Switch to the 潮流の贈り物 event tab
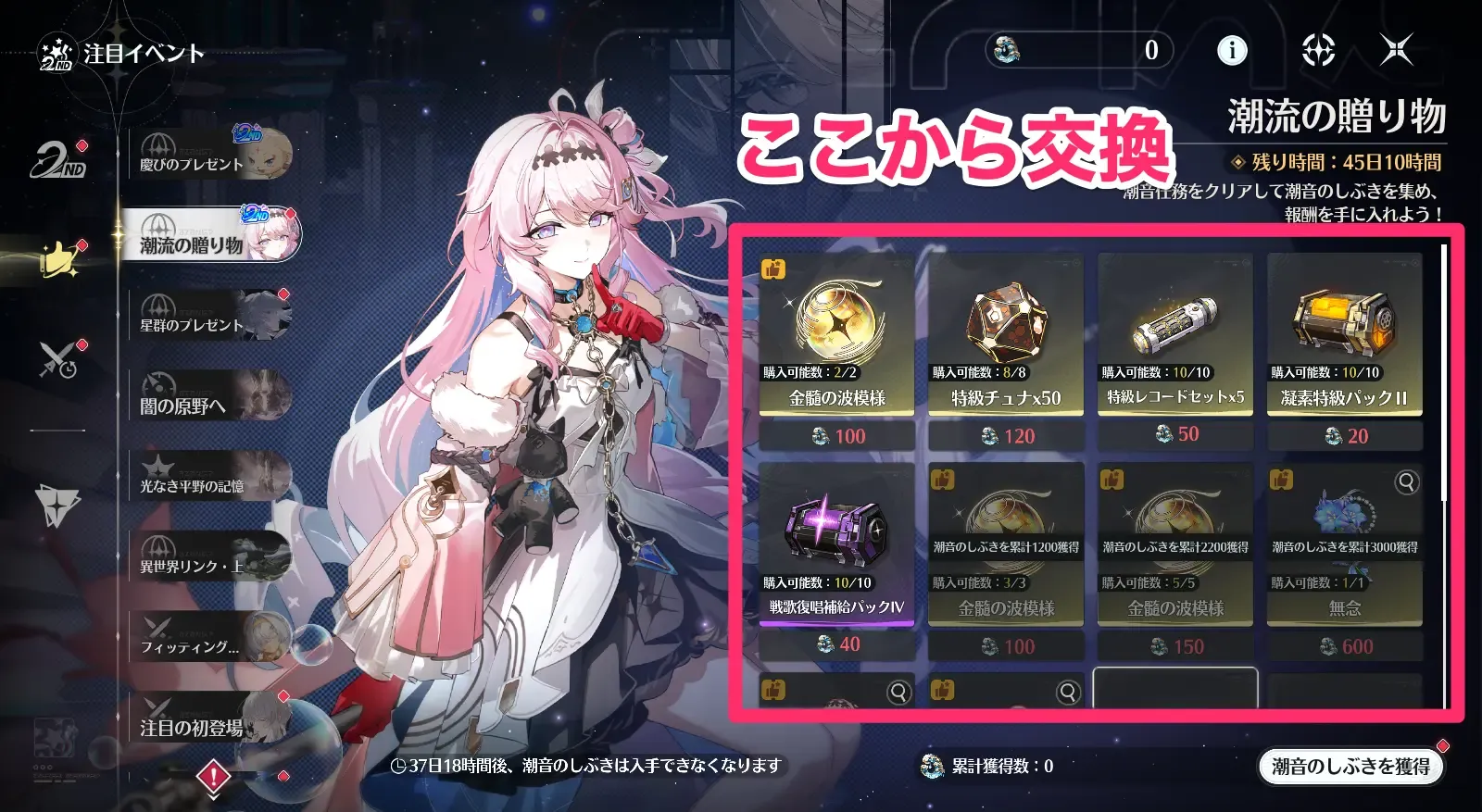 click(208, 235)
